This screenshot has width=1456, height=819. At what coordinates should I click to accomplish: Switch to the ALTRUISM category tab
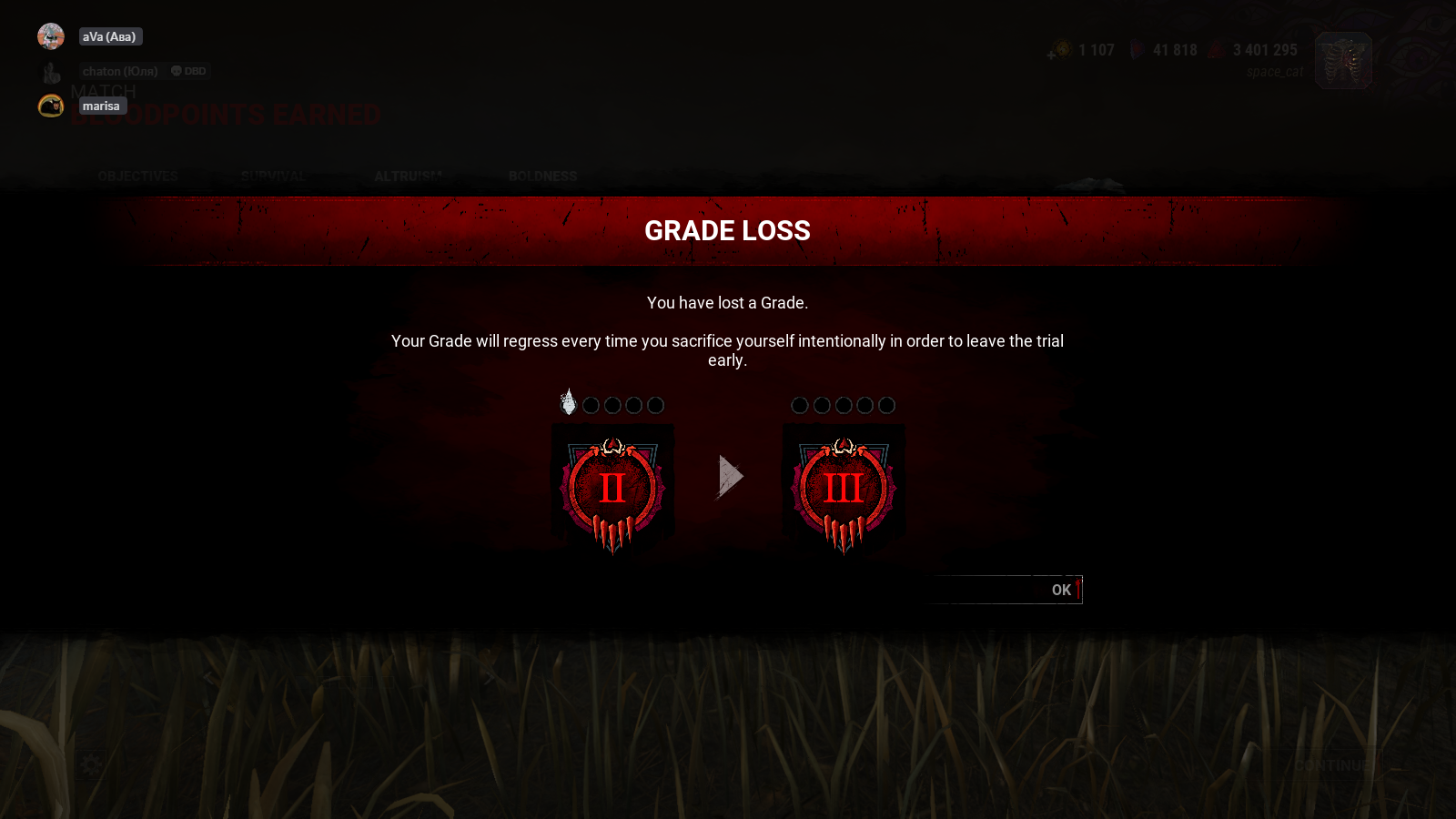407,176
